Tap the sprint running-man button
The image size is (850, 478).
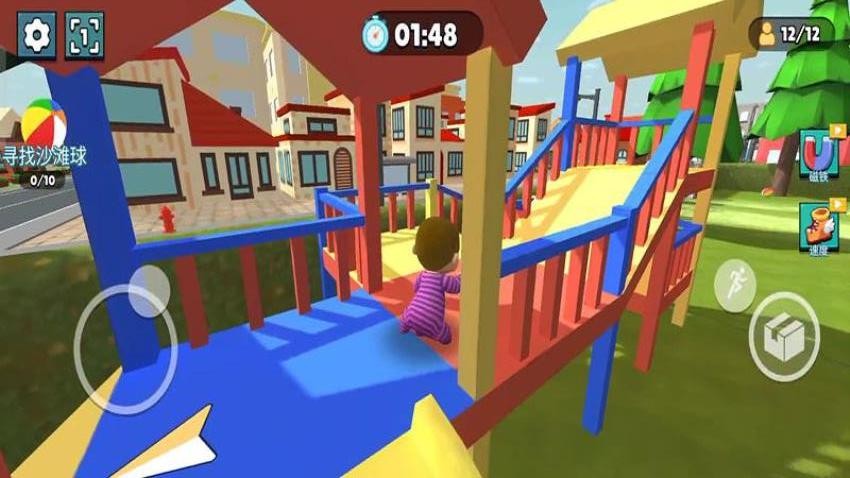click(x=735, y=285)
